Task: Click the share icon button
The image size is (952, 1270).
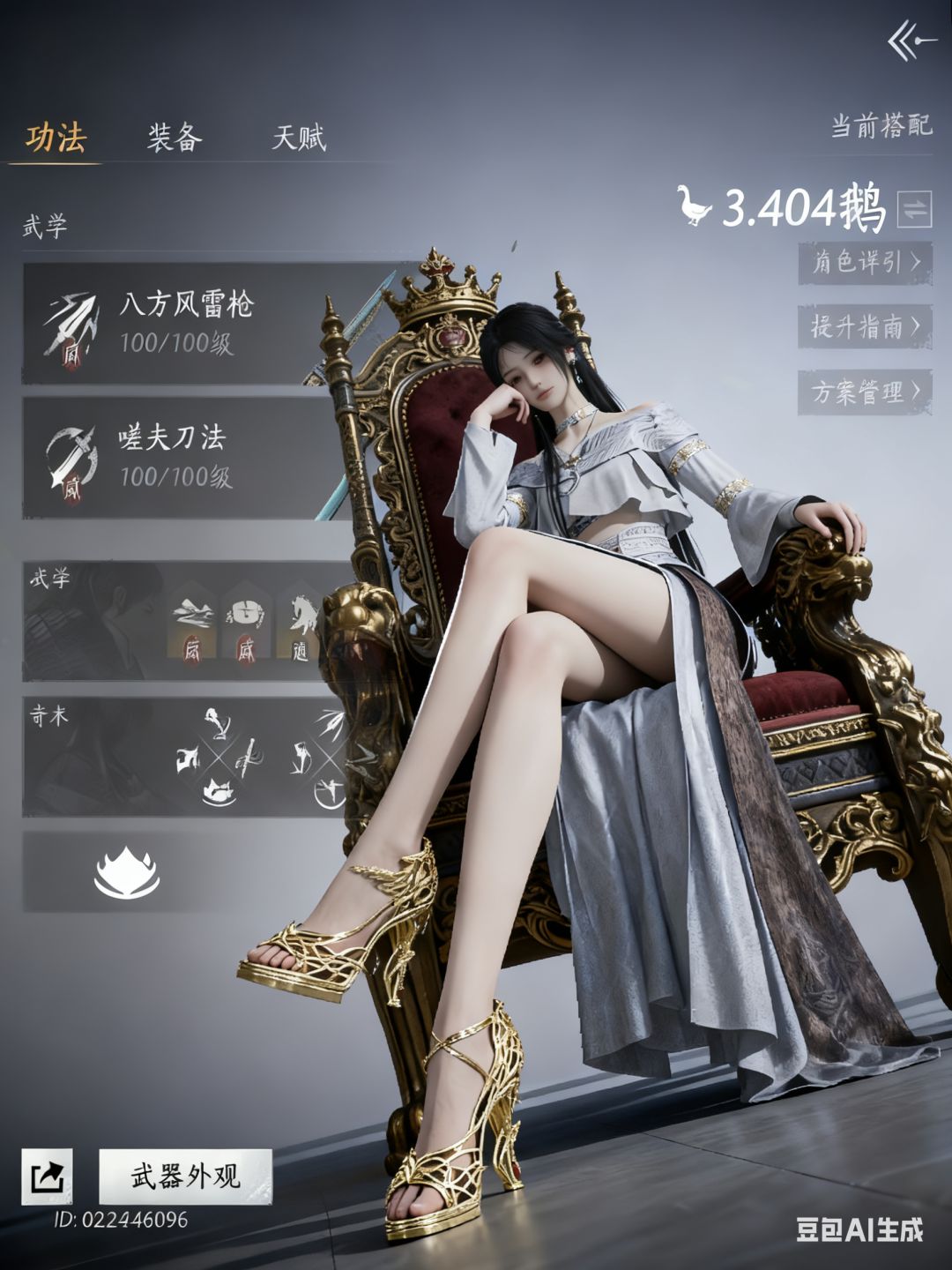Action: [x=47, y=1176]
